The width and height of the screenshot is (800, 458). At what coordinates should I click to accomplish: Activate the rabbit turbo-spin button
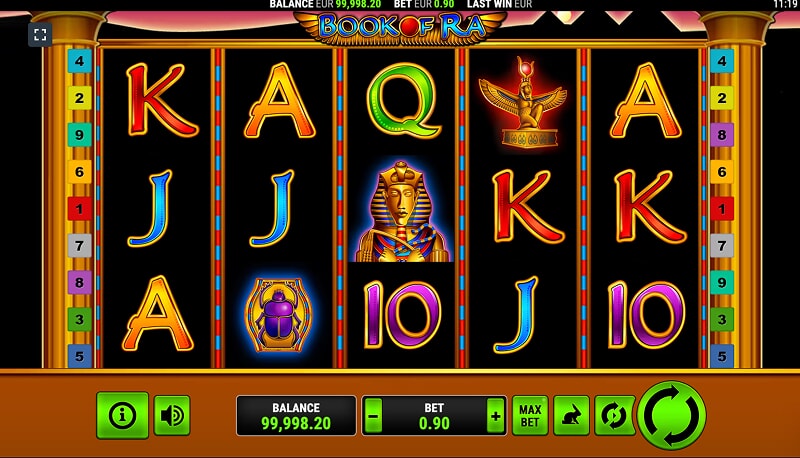pyautogui.click(x=571, y=415)
